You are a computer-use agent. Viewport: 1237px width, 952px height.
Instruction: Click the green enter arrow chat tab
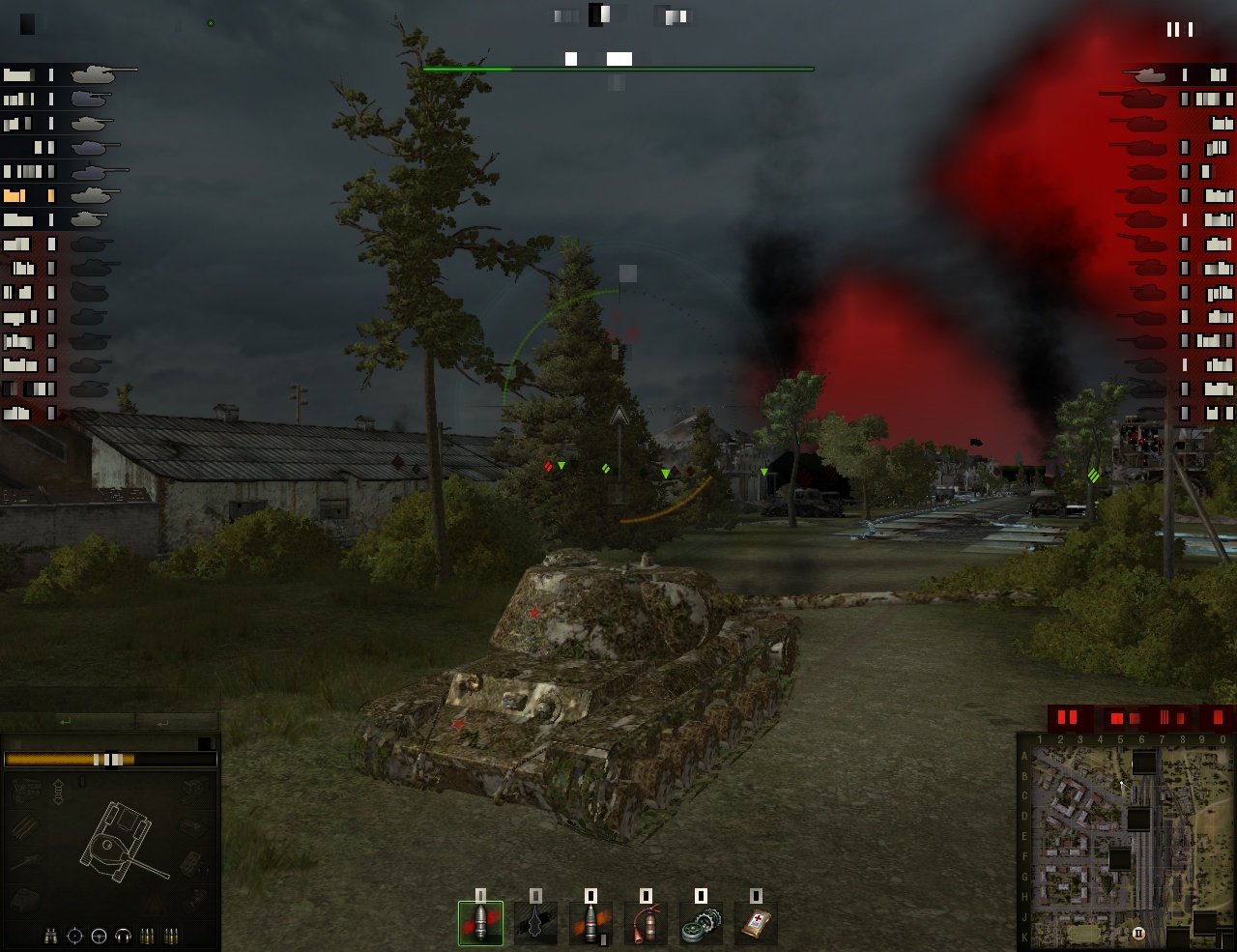pos(66,722)
